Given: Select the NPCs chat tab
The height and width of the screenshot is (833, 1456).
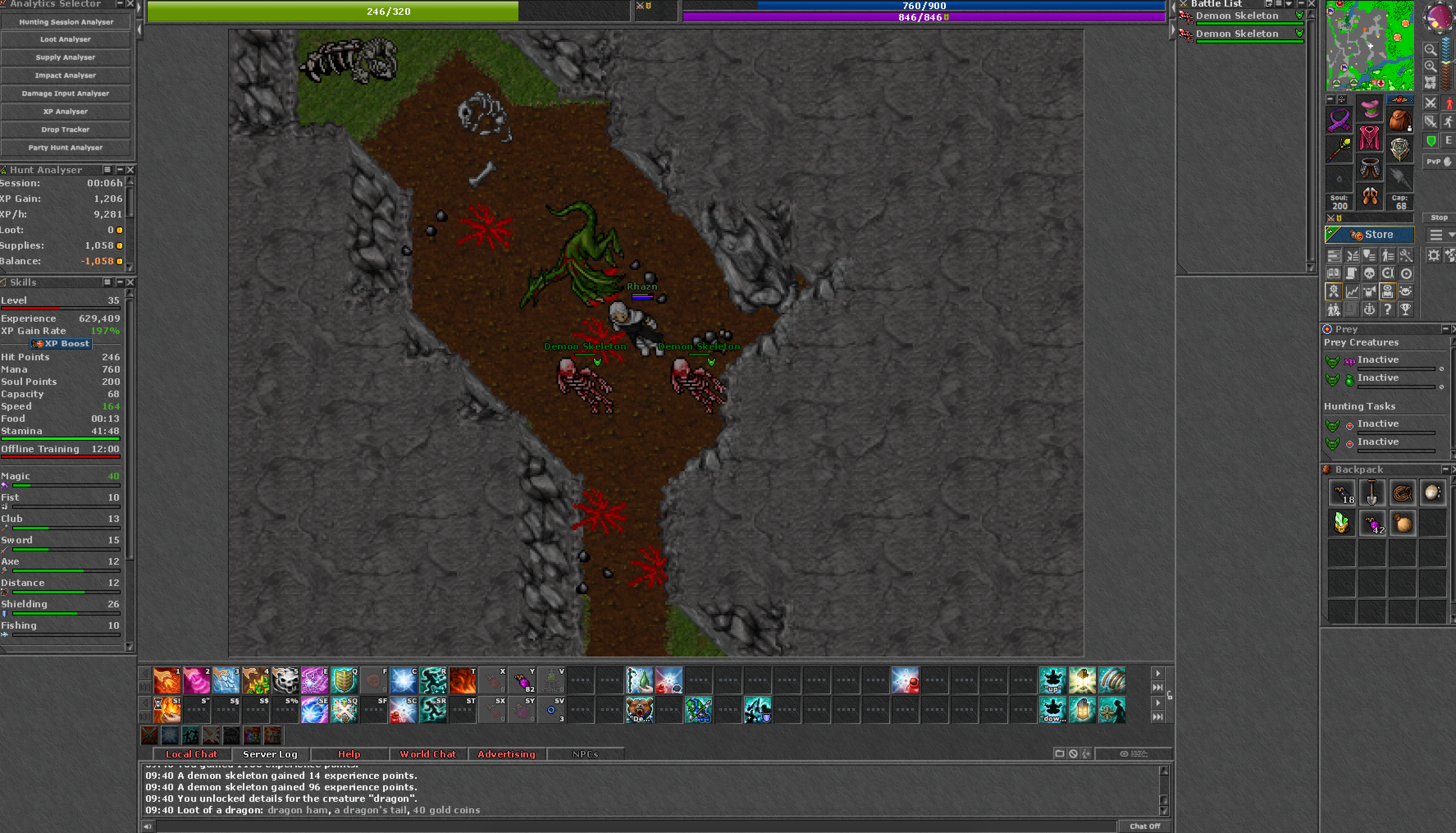Looking at the screenshot, I should [585, 754].
